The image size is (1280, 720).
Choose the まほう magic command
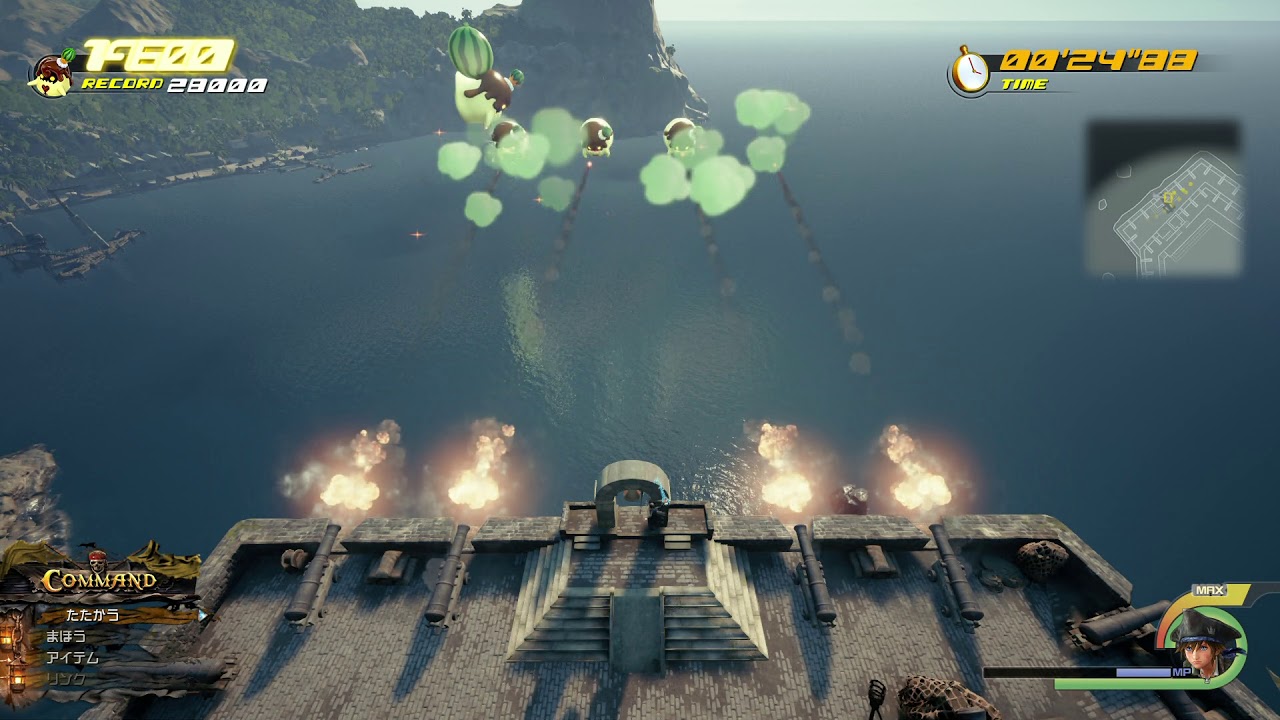[66, 636]
